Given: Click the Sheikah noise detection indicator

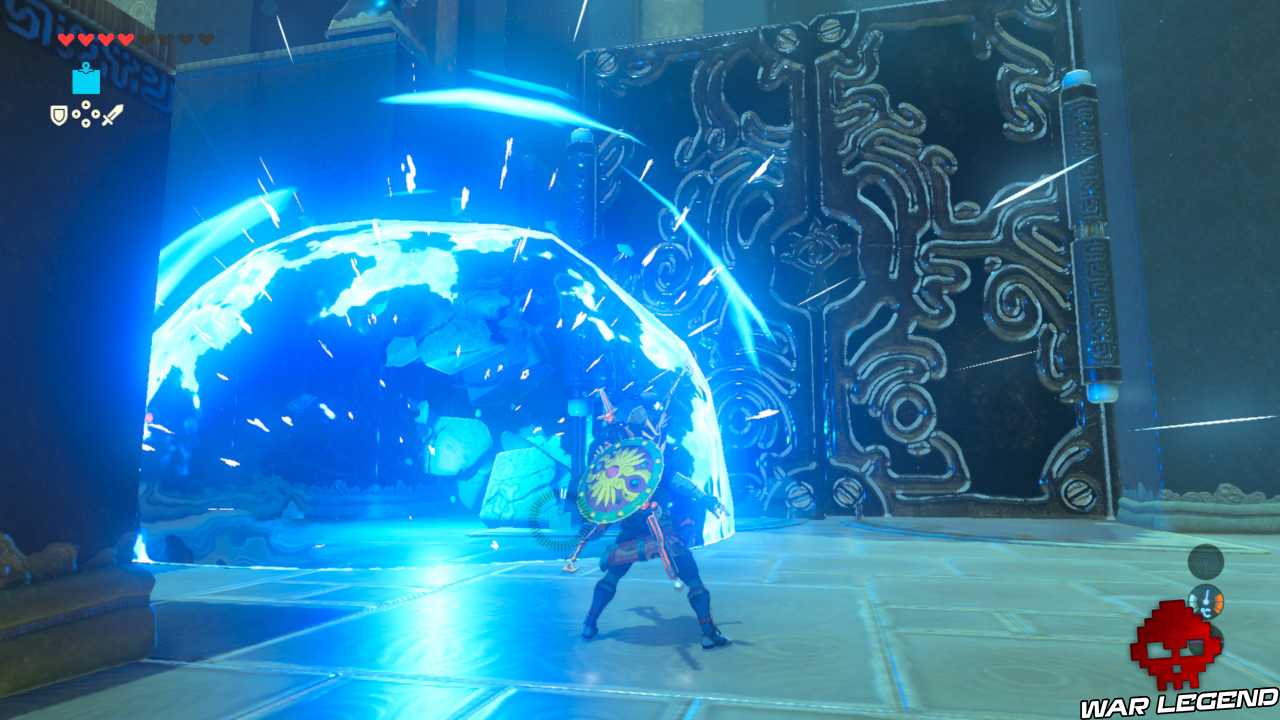Looking at the screenshot, I should 1204,562.
